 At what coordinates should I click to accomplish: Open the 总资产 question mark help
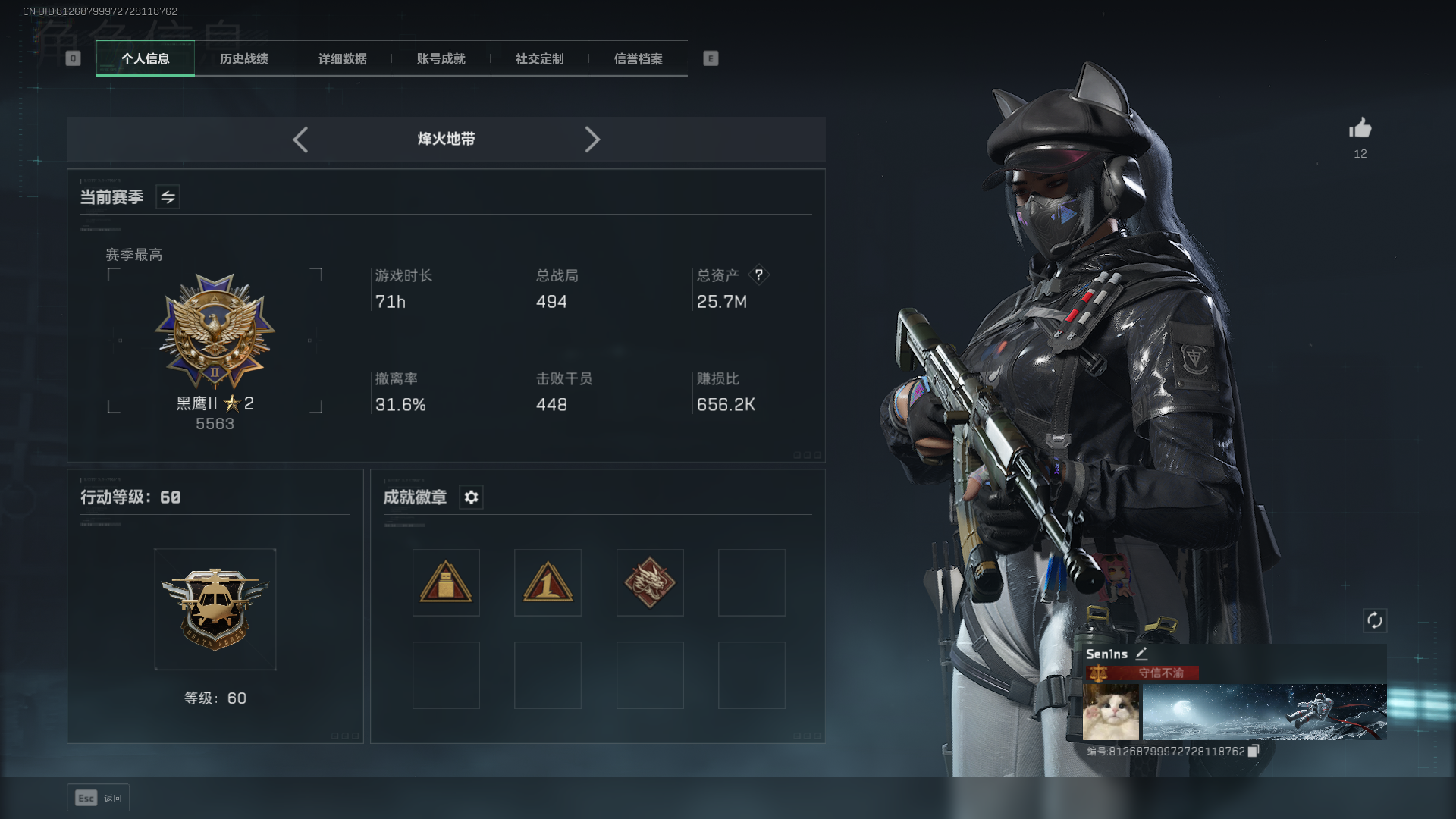click(758, 275)
